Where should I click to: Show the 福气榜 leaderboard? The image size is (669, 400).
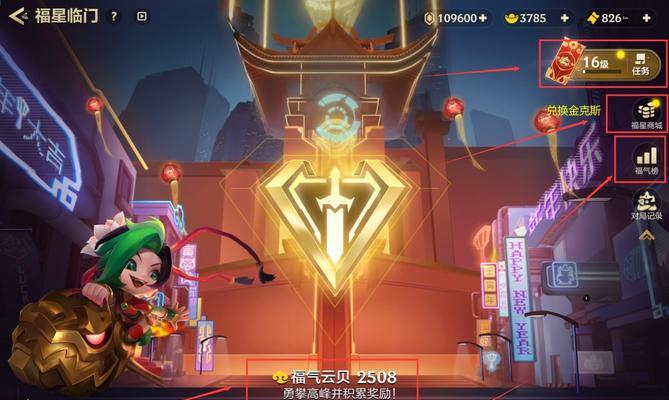(644, 162)
